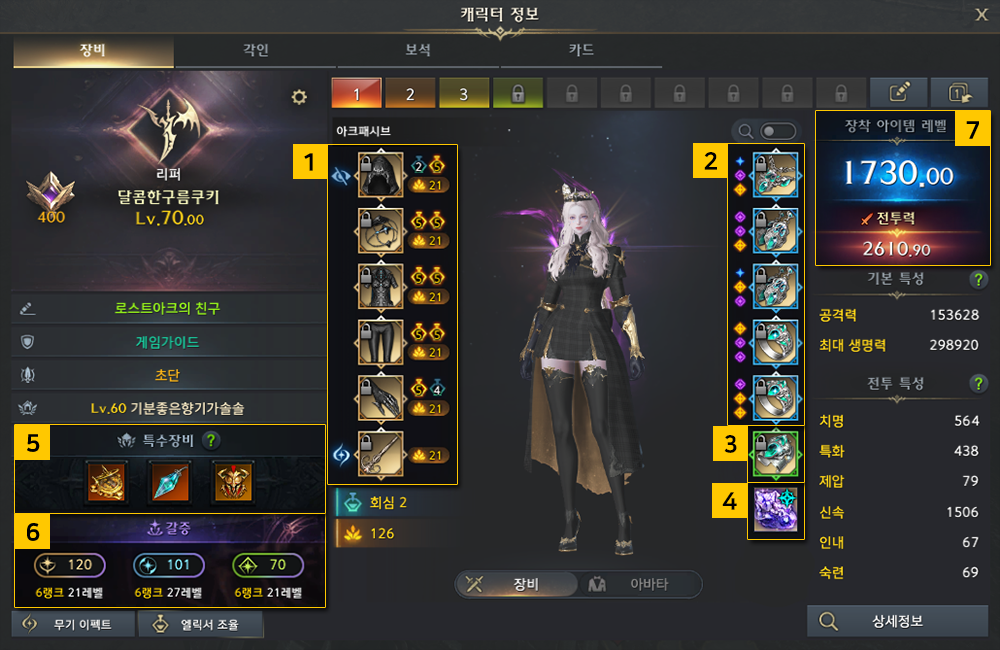The image size is (1000, 650).
Task: Select equipment preset 3
Action: click(x=463, y=93)
